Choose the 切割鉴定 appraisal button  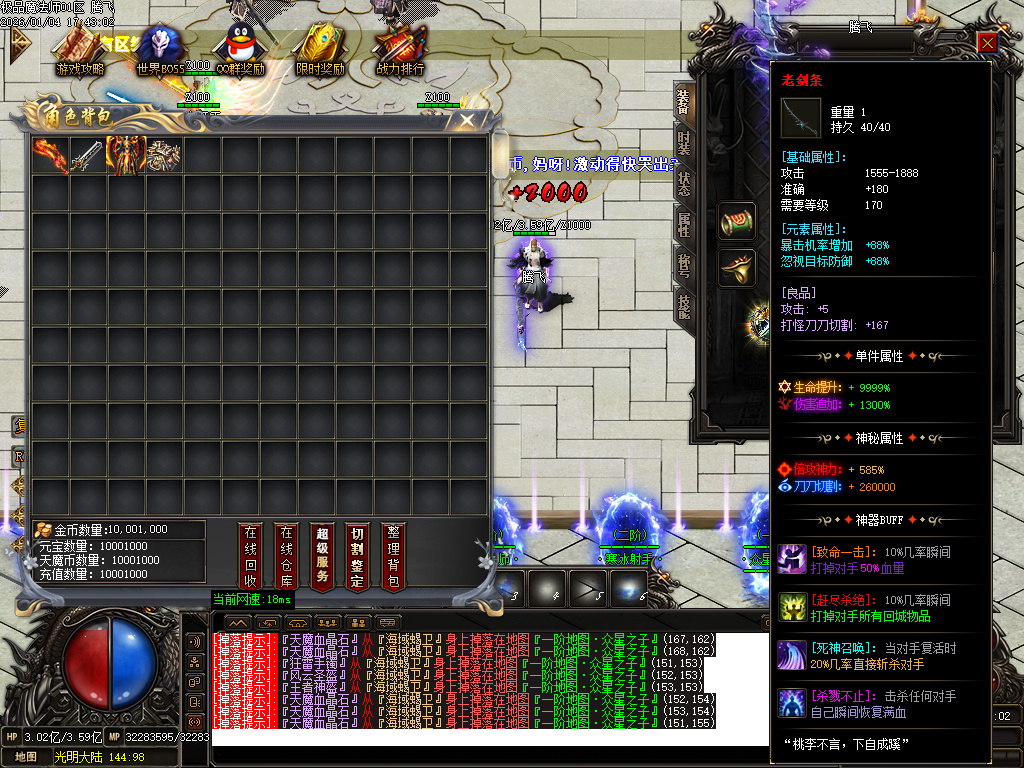(x=357, y=556)
